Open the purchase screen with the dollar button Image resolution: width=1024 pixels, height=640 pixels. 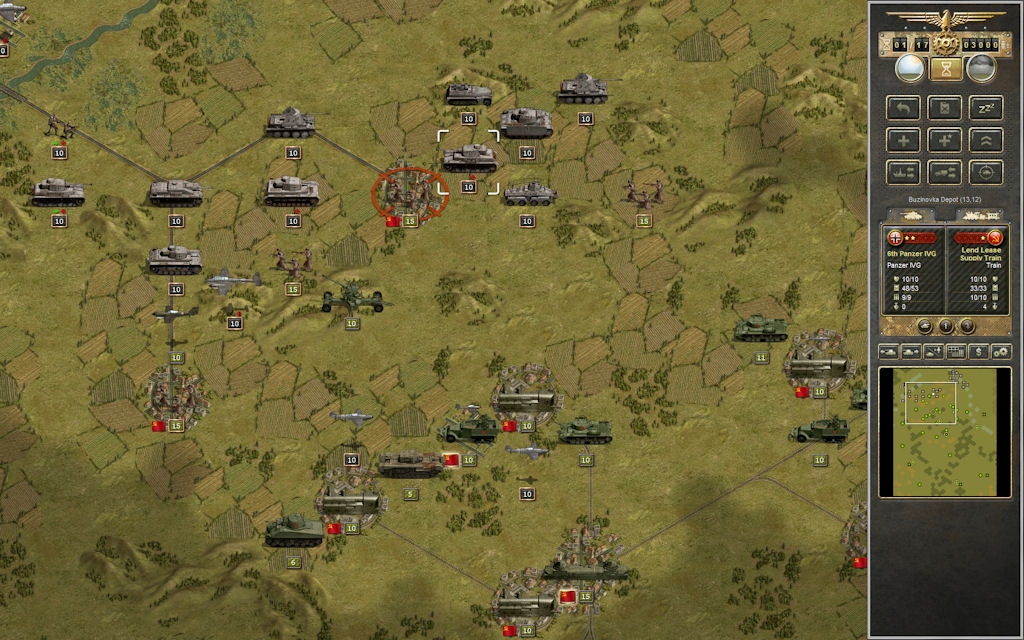[x=978, y=352]
